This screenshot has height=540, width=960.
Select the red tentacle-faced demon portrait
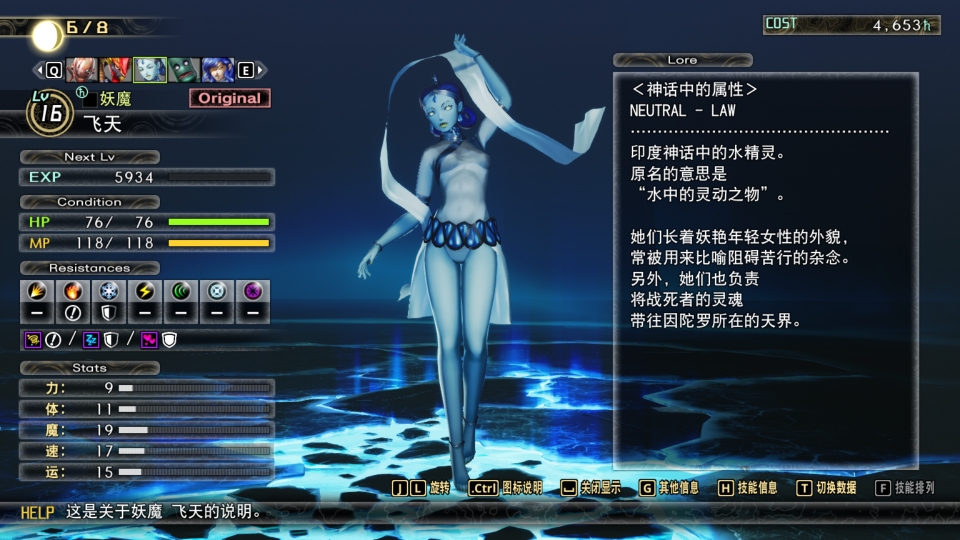(x=80, y=70)
